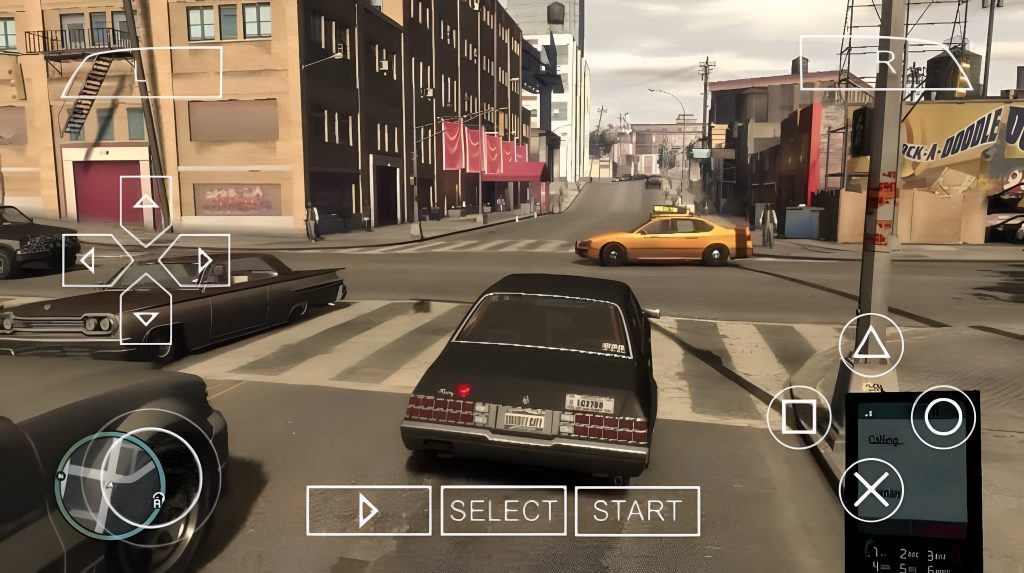This screenshot has height=573, width=1024.
Task: Tap the circle action button
Action: click(942, 416)
